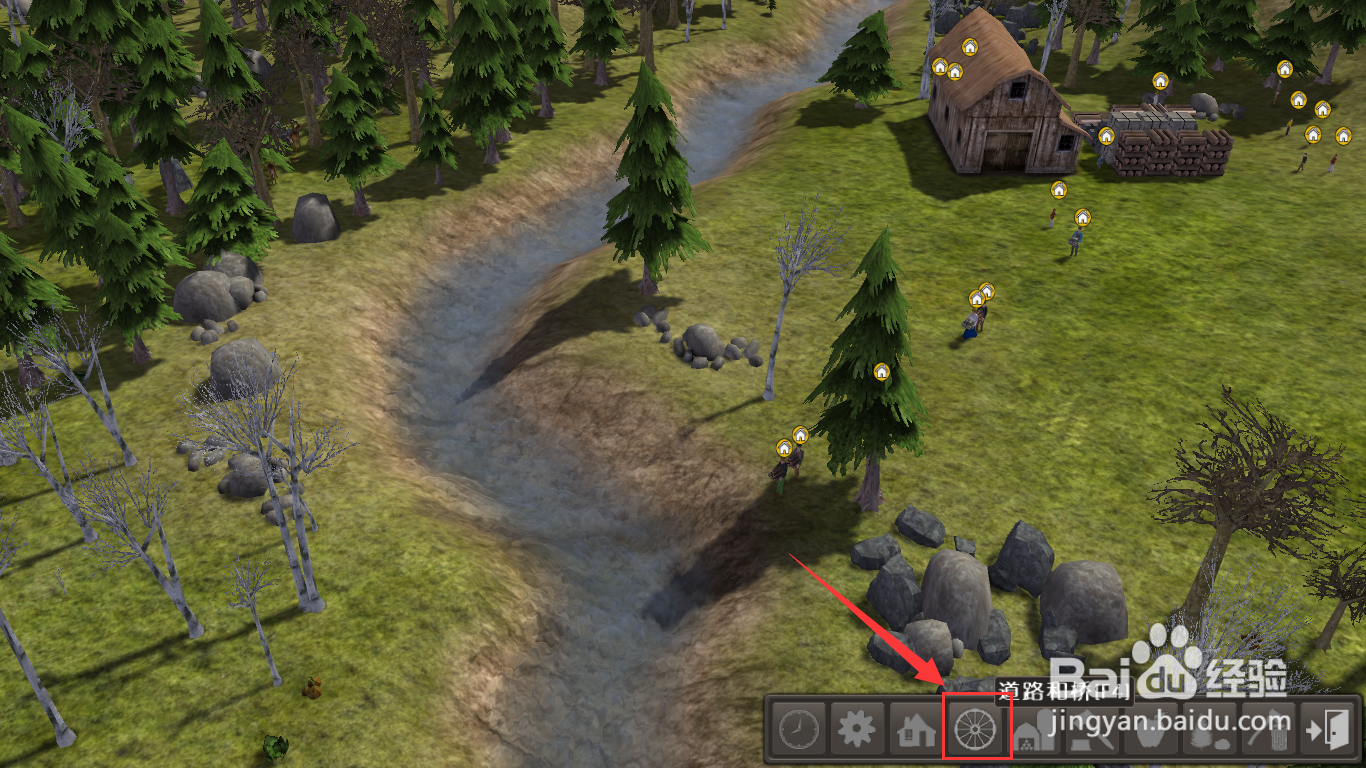Image resolution: width=1366 pixels, height=768 pixels.
Task: Select the roads and bridges wheel icon
Action: pyautogui.click(x=974, y=730)
